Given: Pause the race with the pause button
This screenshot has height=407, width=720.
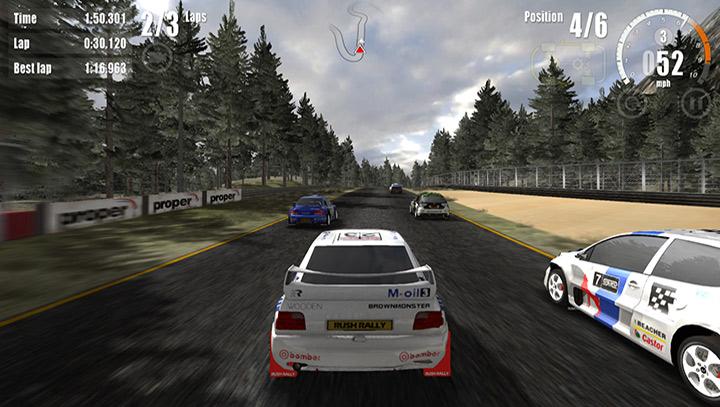Looking at the screenshot, I should [695, 101].
